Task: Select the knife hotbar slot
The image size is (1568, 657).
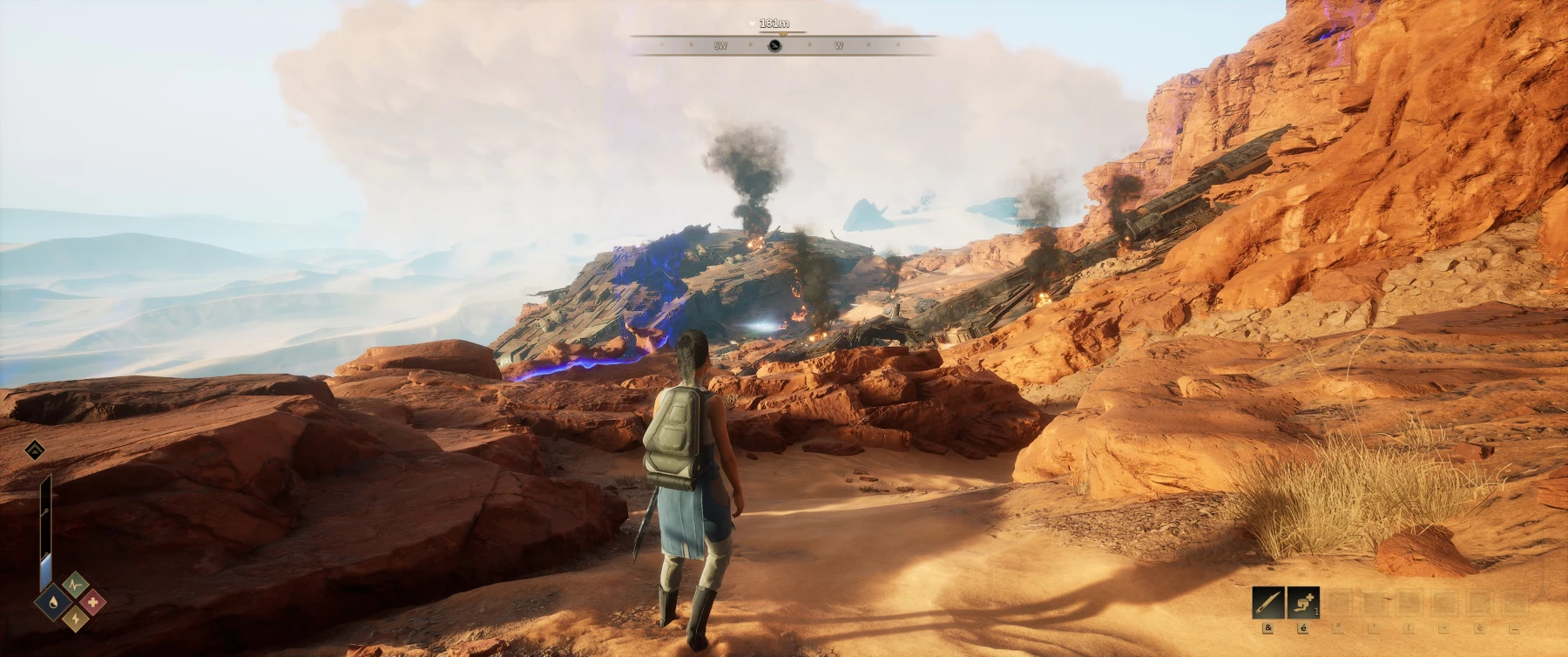Action: 1267,602
